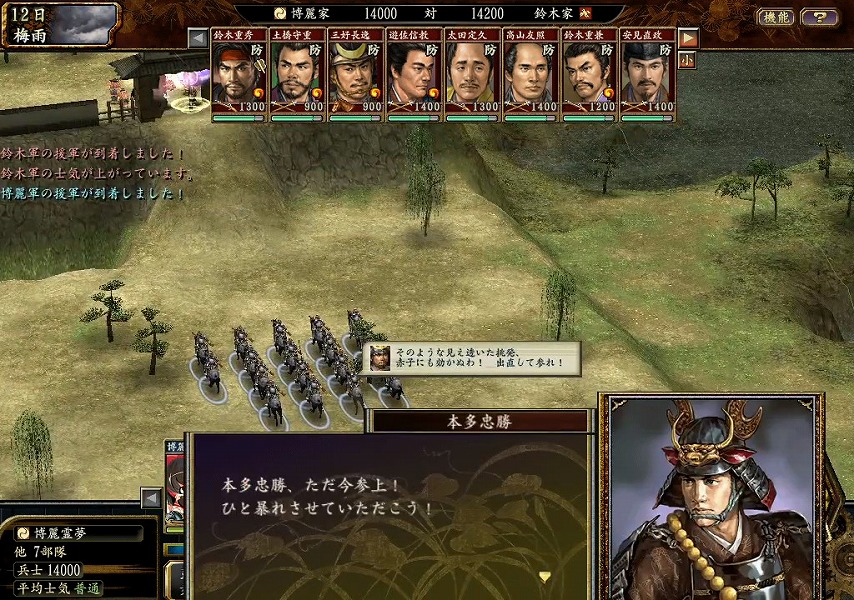
Task: Select the 博麗霊夢 commander name bar
Action: point(78,533)
